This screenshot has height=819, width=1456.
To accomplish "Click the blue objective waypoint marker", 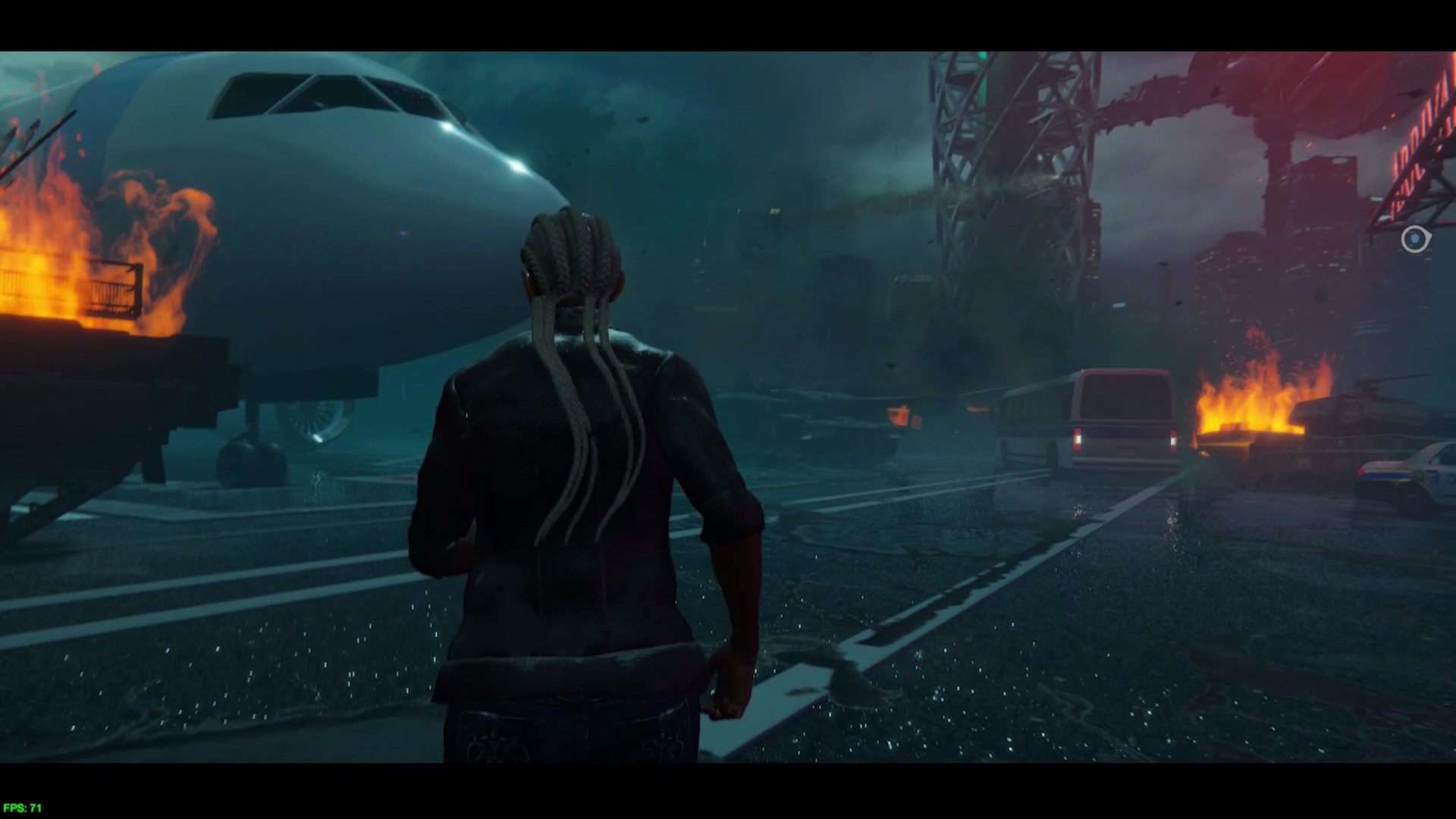I will [1415, 240].
